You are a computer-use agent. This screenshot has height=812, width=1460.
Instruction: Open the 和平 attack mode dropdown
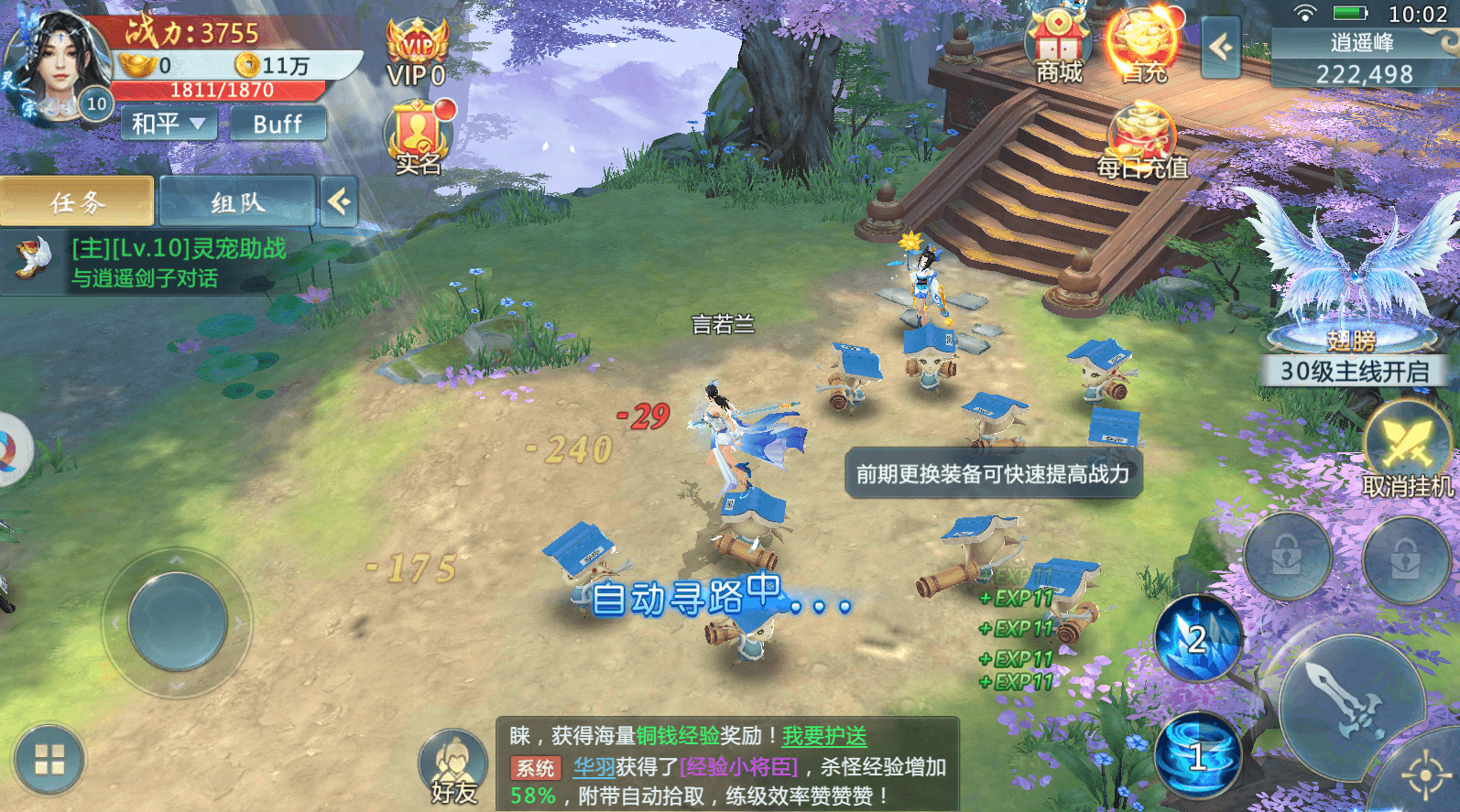pos(167,123)
